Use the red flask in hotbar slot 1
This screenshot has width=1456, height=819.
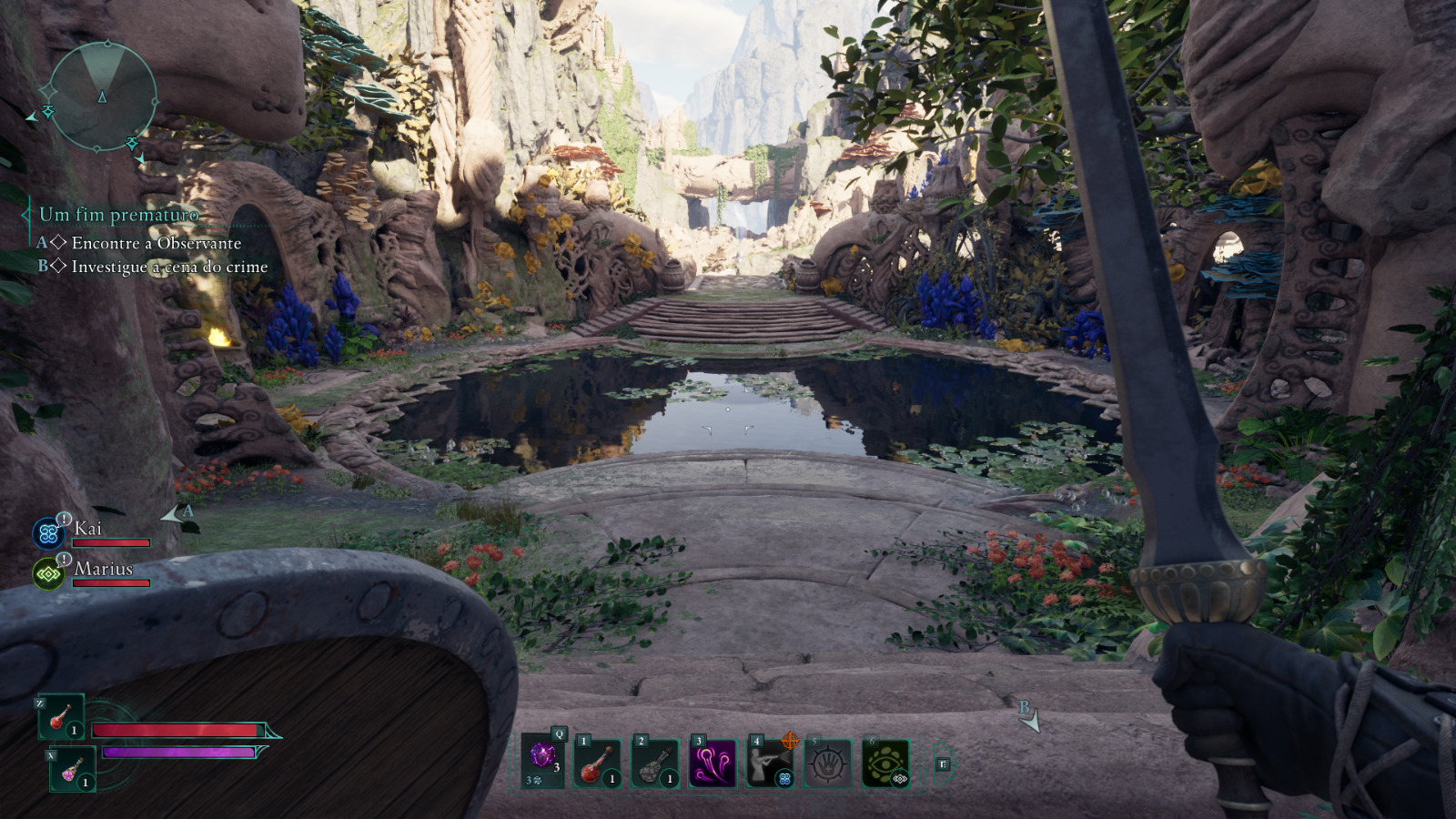tap(597, 763)
